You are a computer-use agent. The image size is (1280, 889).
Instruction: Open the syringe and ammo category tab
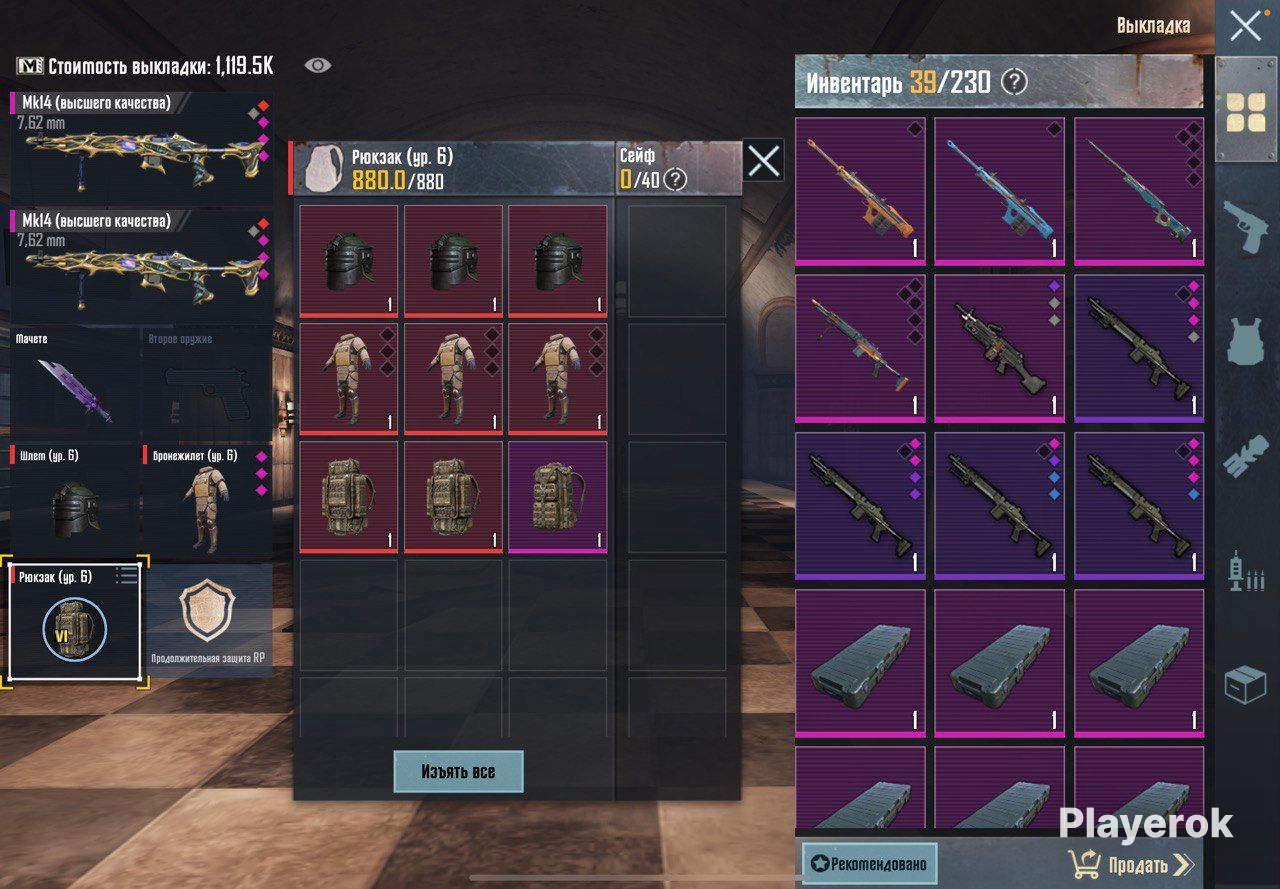tap(1246, 571)
